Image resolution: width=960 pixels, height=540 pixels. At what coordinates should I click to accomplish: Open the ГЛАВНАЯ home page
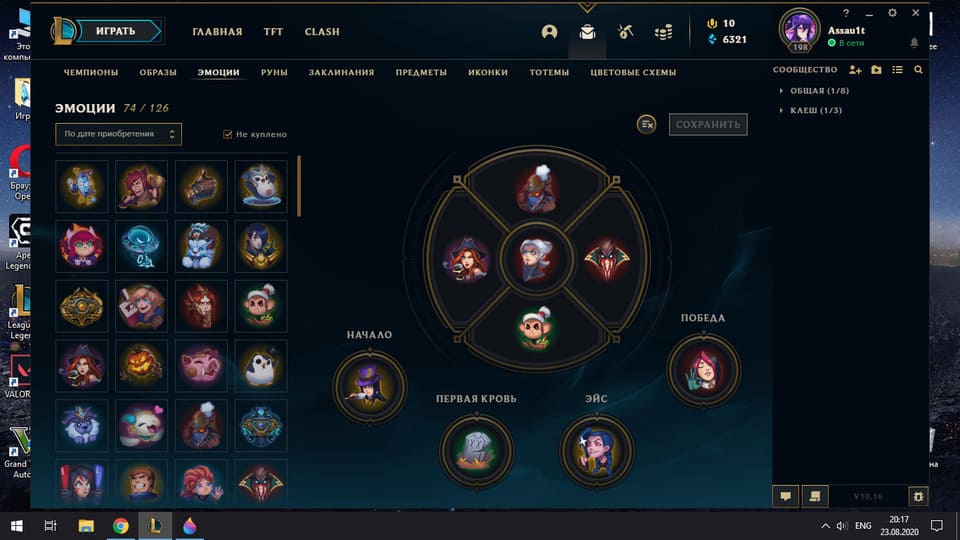pyautogui.click(x=217, y=32)
